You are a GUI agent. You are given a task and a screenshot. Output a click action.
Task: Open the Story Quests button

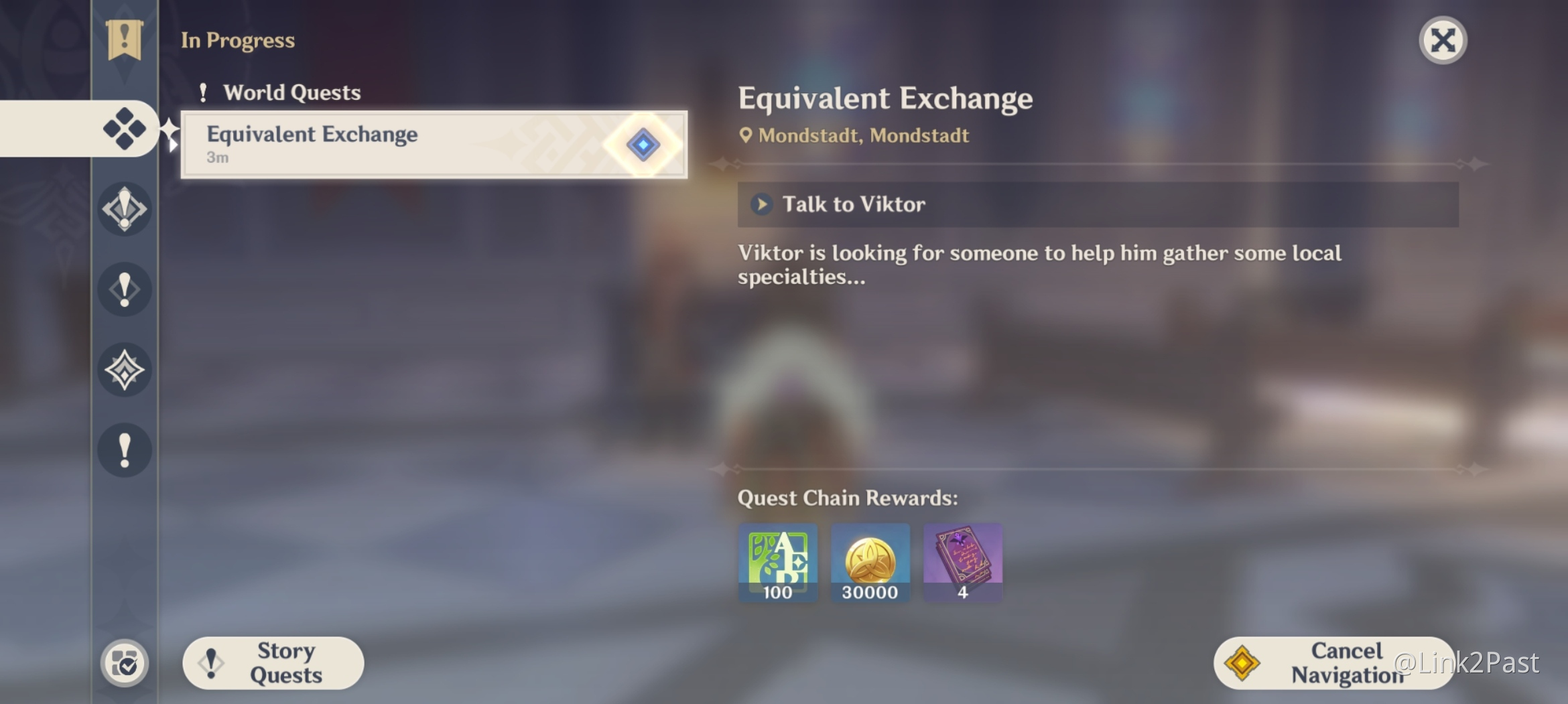(x=272, y=662)
